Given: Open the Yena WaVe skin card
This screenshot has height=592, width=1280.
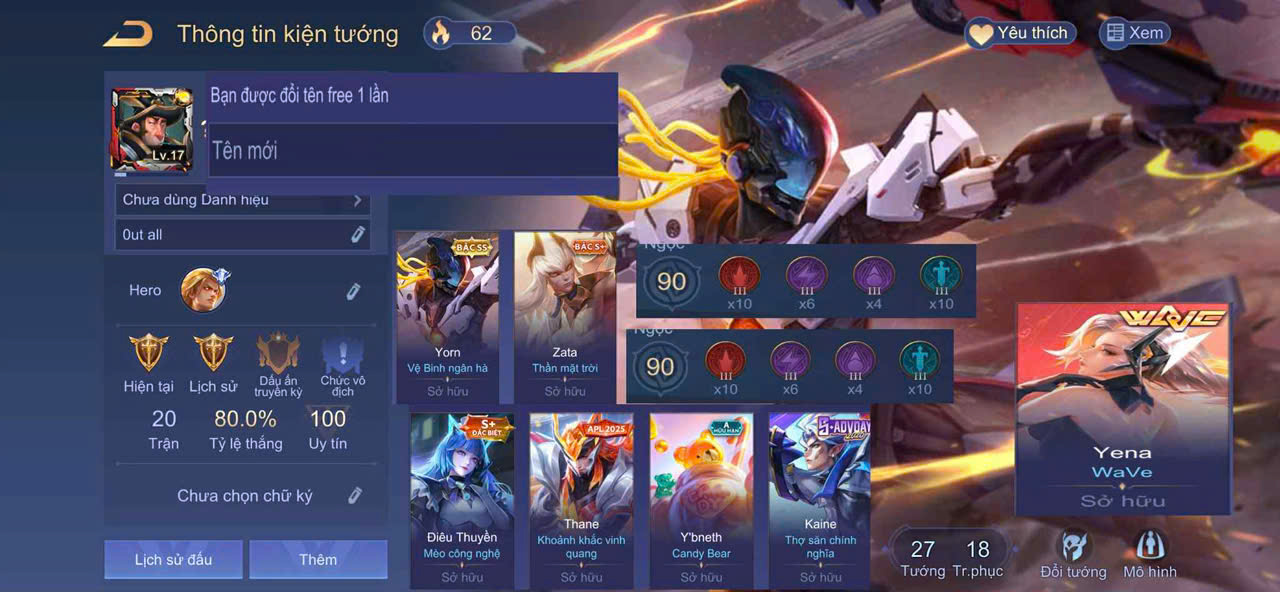Looking at the screenshot, I should point(1122,408).
